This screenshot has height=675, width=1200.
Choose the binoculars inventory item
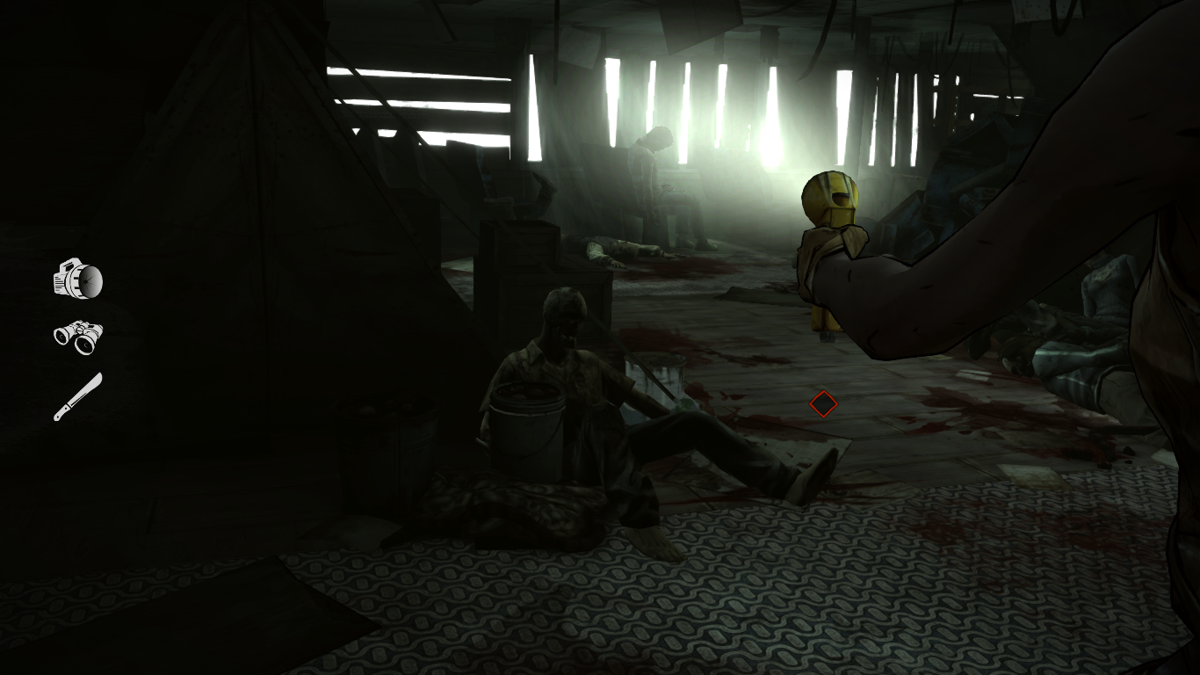(78, 337)
